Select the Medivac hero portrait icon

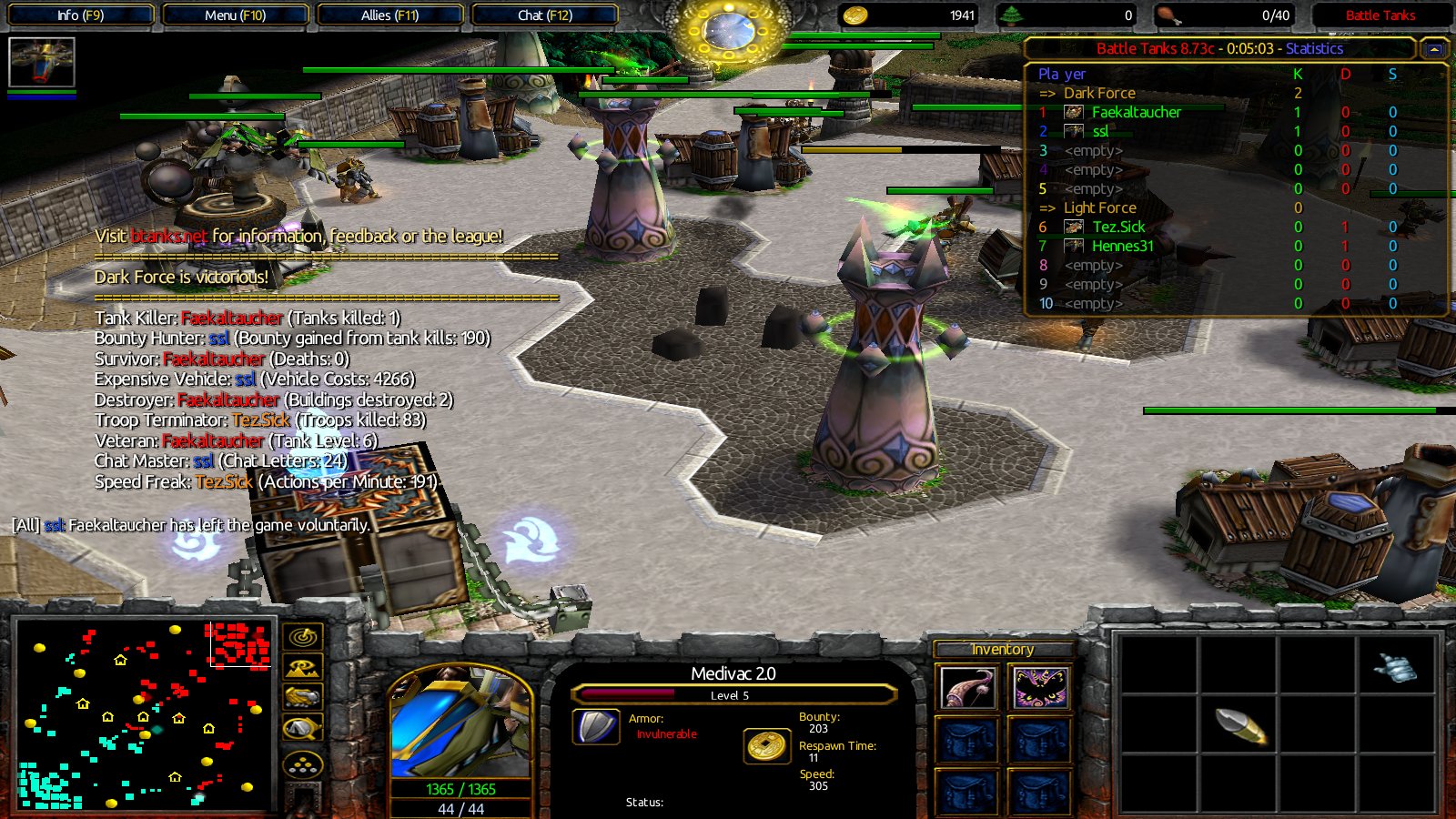(41, 62)
